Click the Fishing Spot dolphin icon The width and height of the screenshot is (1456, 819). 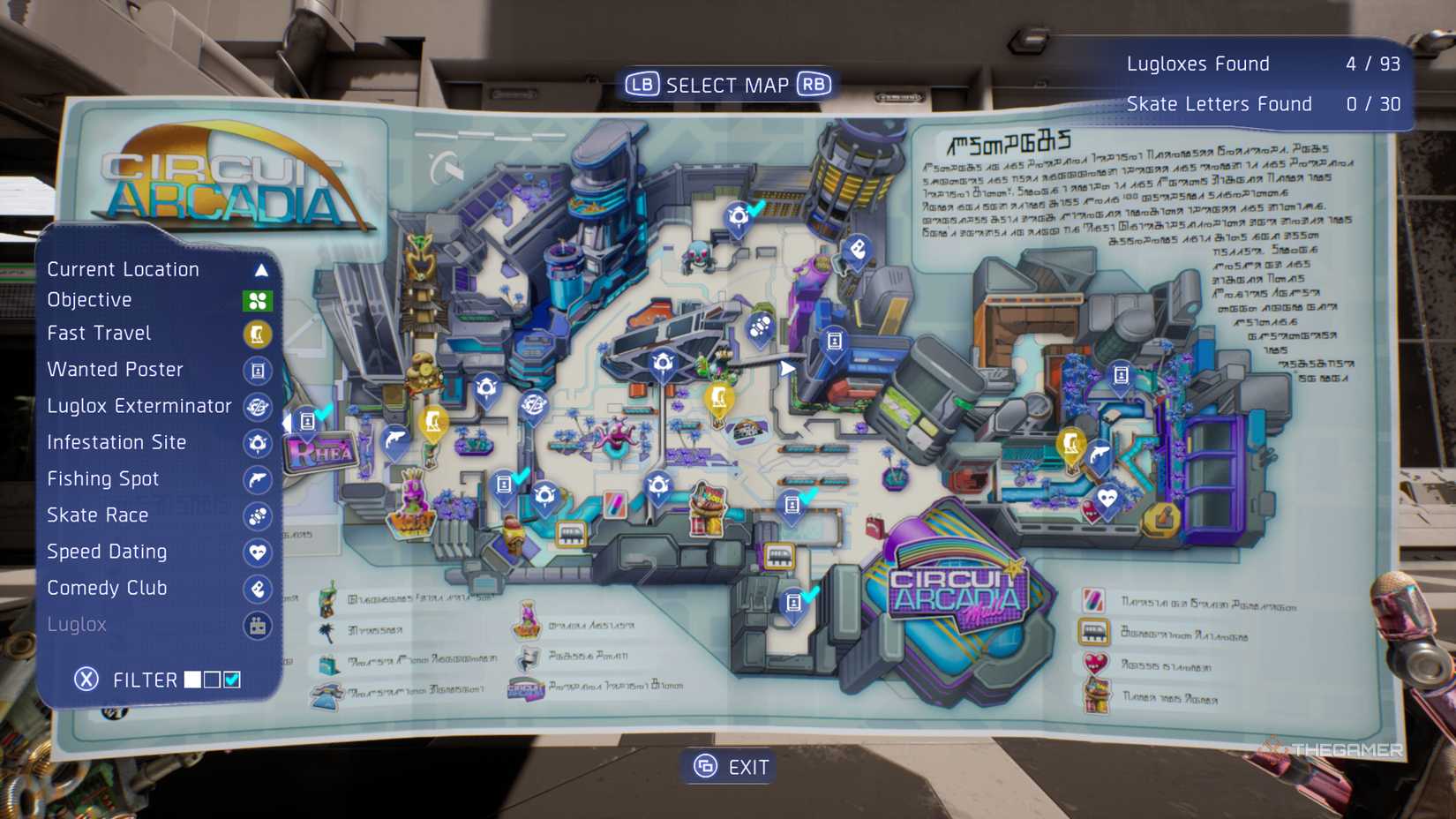257,479
